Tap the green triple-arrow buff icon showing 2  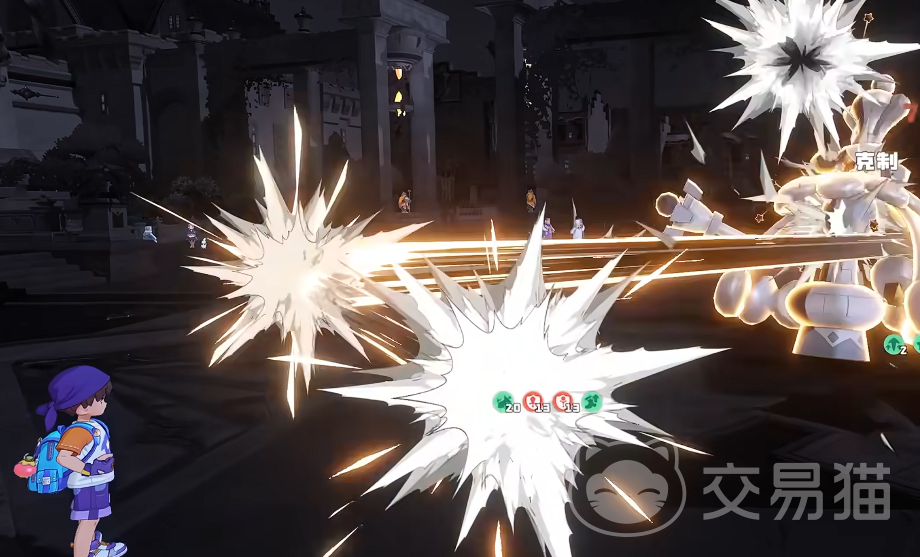893,345
